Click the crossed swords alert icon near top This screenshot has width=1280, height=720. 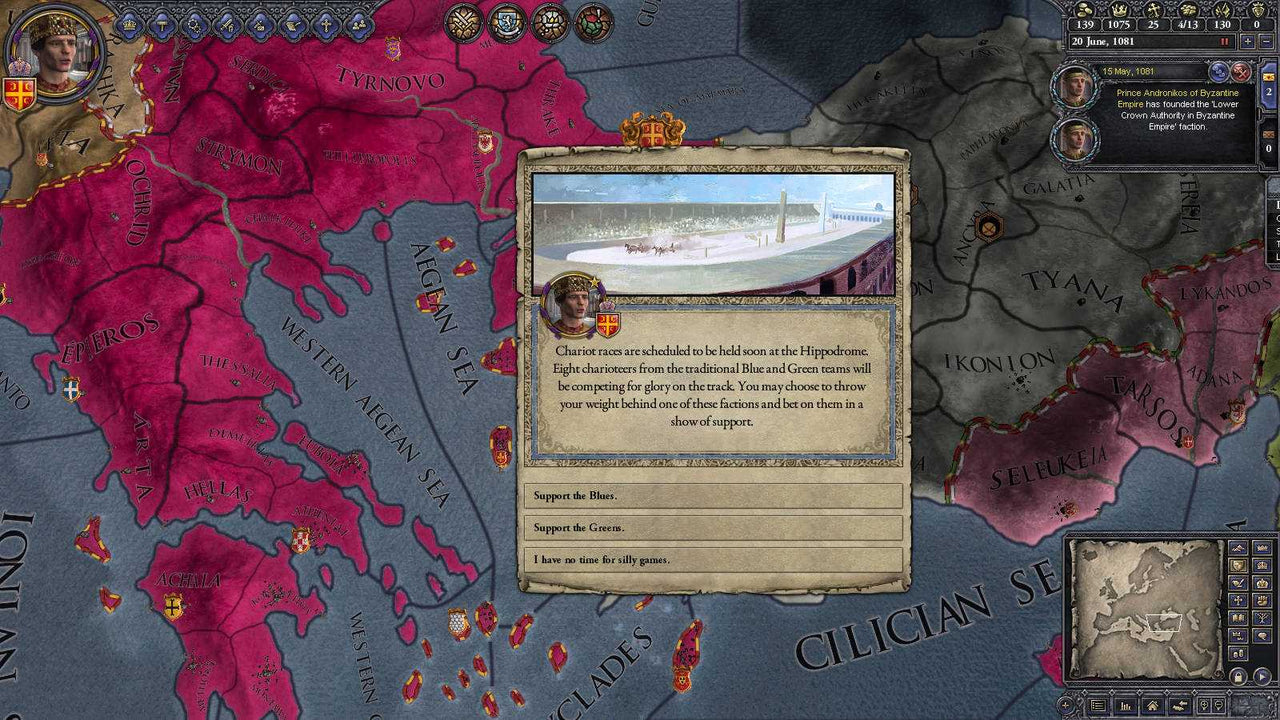pos(463,23)
